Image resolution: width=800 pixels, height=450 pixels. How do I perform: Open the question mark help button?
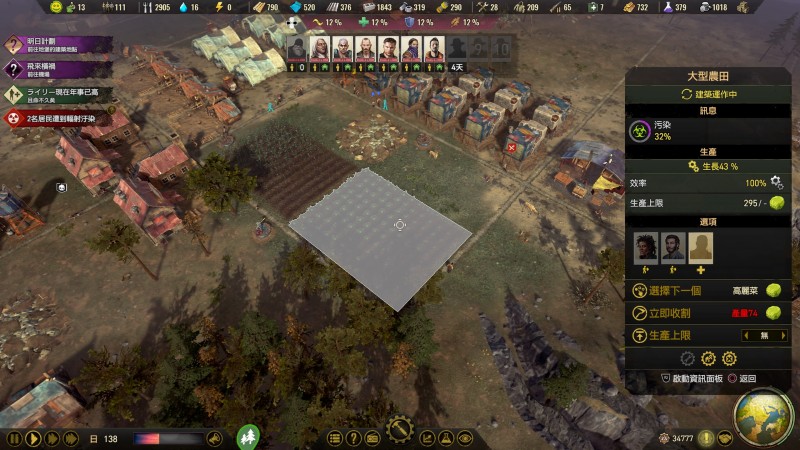353,438
